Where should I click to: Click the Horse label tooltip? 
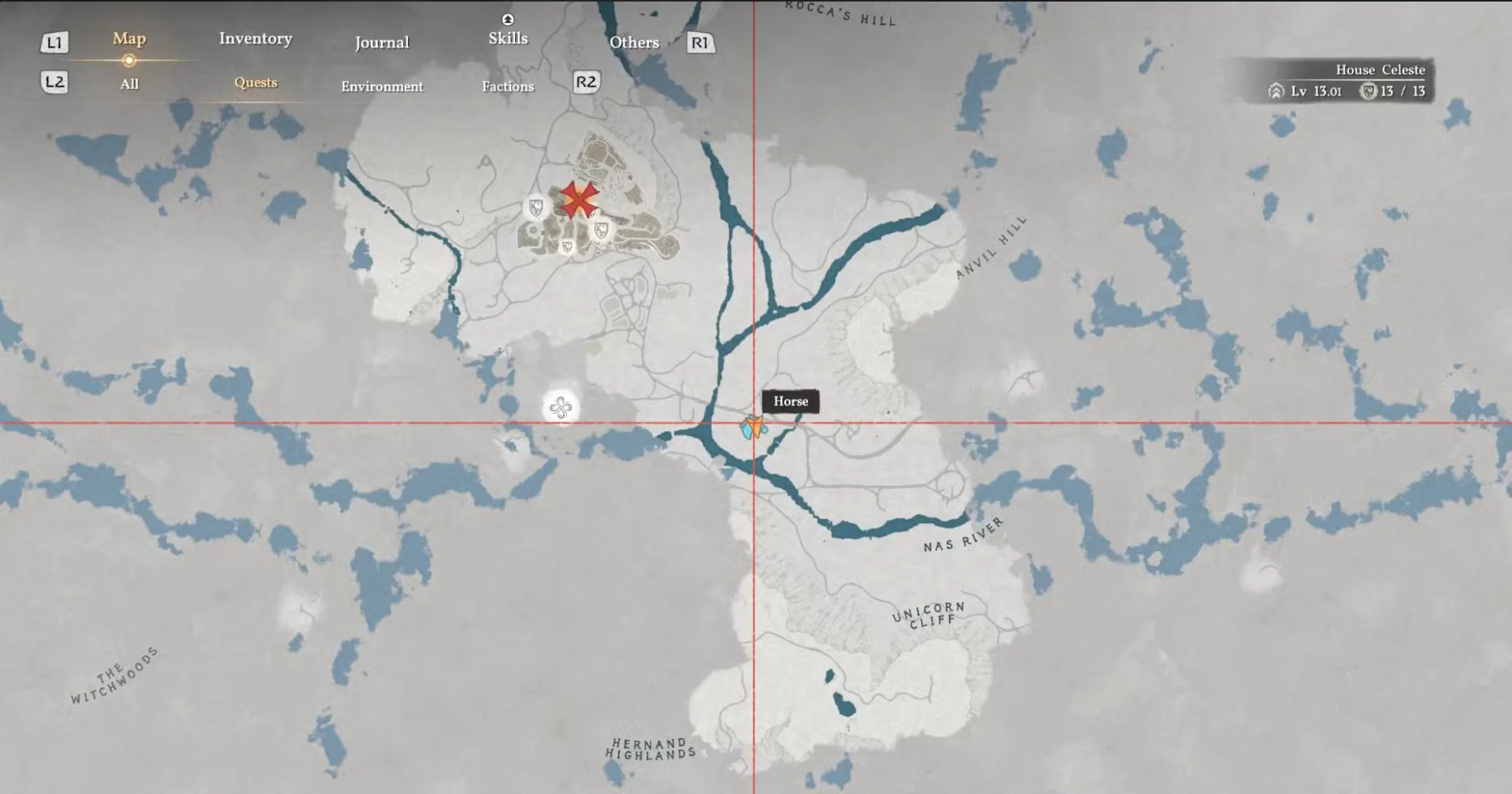pyautogui.click(x=791, y=402)
